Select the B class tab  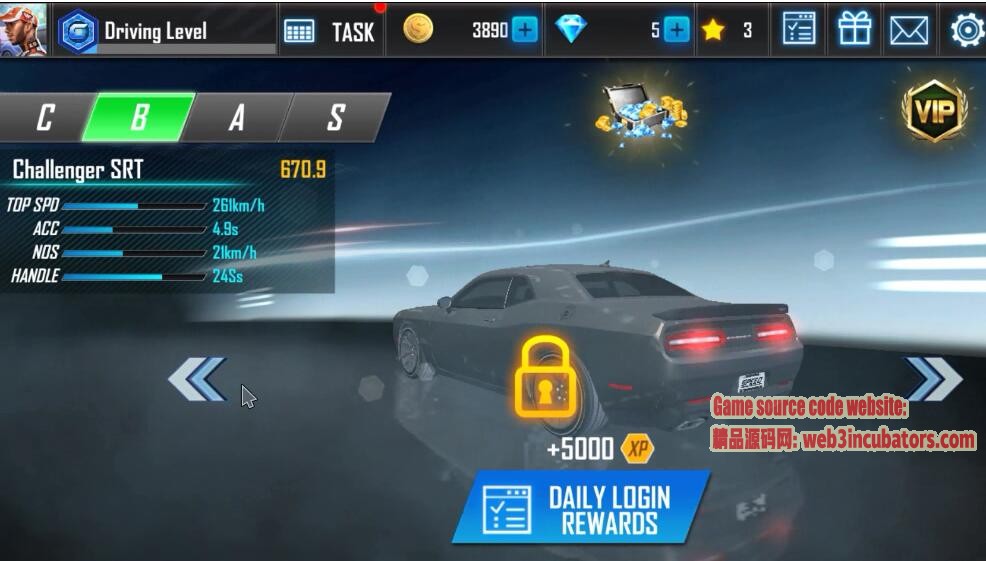(x=138, y=118)
